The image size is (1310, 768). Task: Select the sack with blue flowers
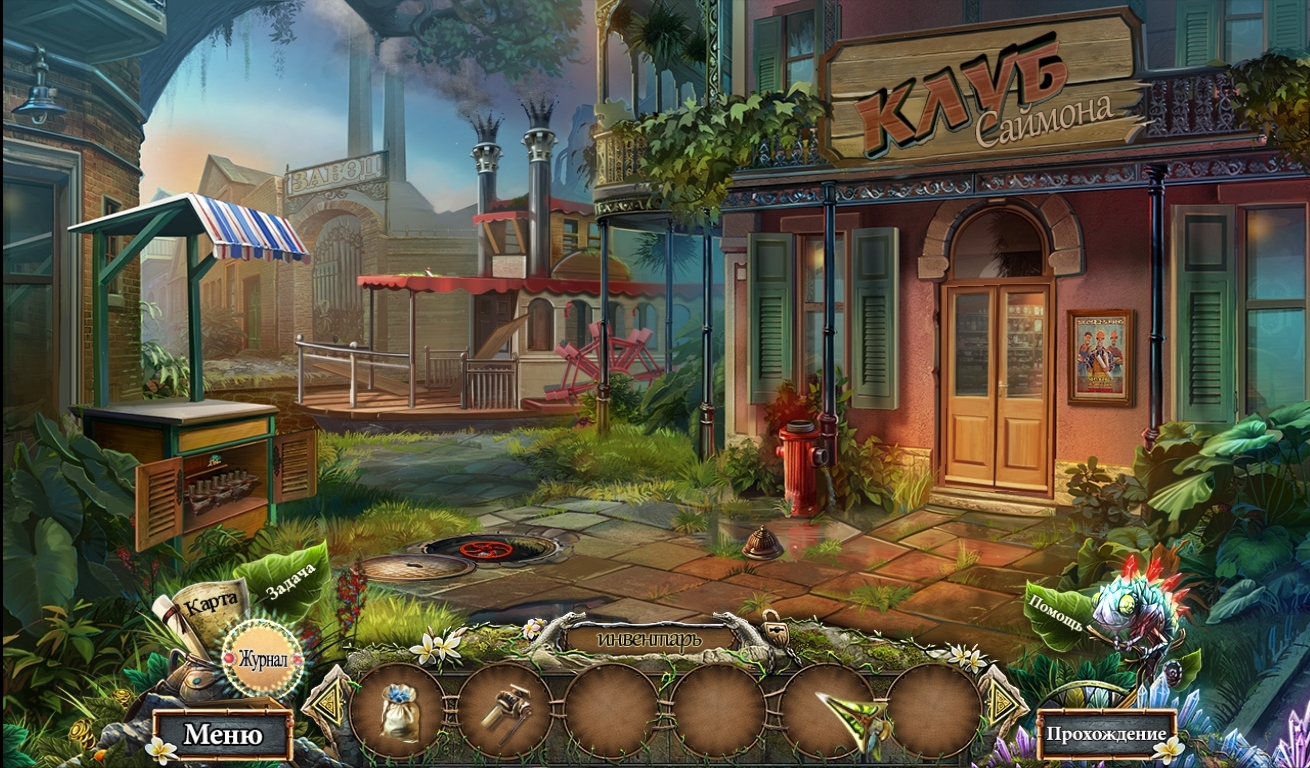click(399, 711)
